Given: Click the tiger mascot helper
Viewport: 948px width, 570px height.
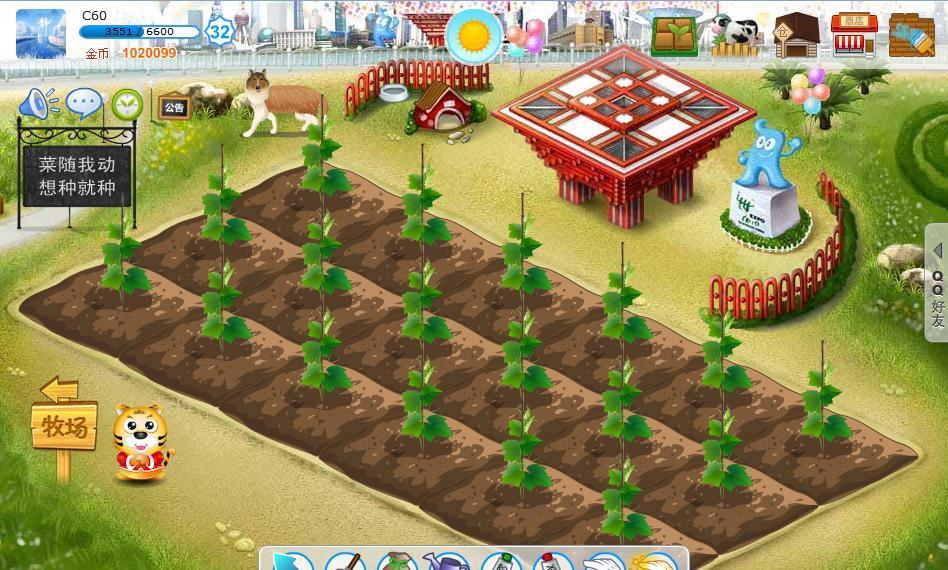Looking at the screenshot, I should point(140,442).
